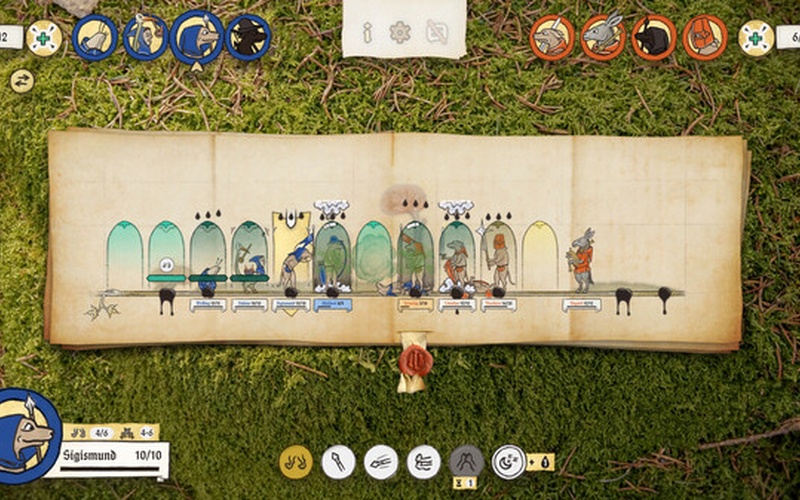Select the orange team black silhouette portrait
The height and width of the screenshot is (500, 800).
point(654,38)
